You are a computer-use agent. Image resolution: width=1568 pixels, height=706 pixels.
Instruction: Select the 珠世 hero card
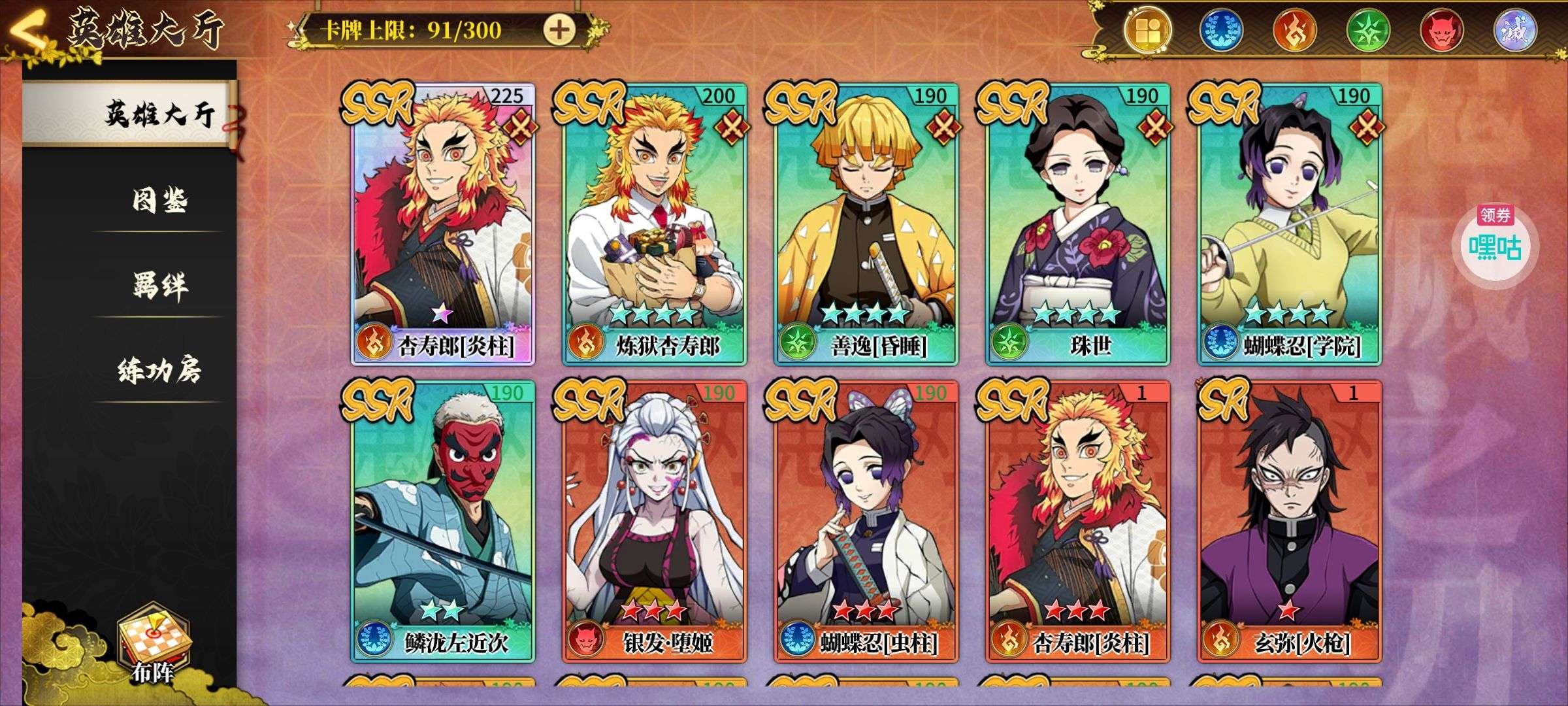[1078, 224]
